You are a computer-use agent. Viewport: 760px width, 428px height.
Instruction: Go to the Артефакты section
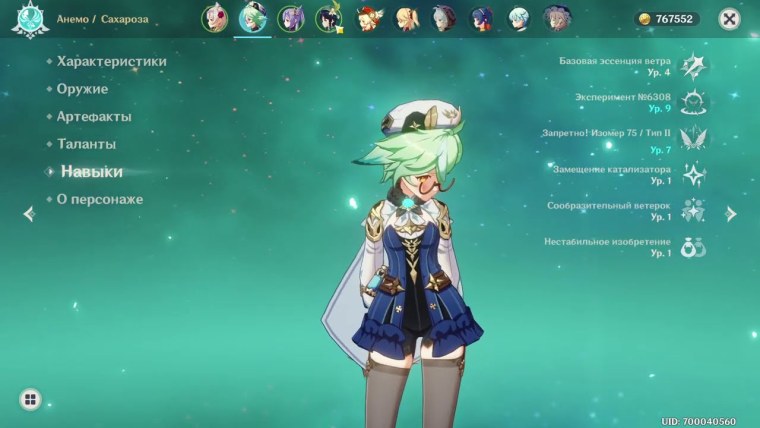pos(94,117)
